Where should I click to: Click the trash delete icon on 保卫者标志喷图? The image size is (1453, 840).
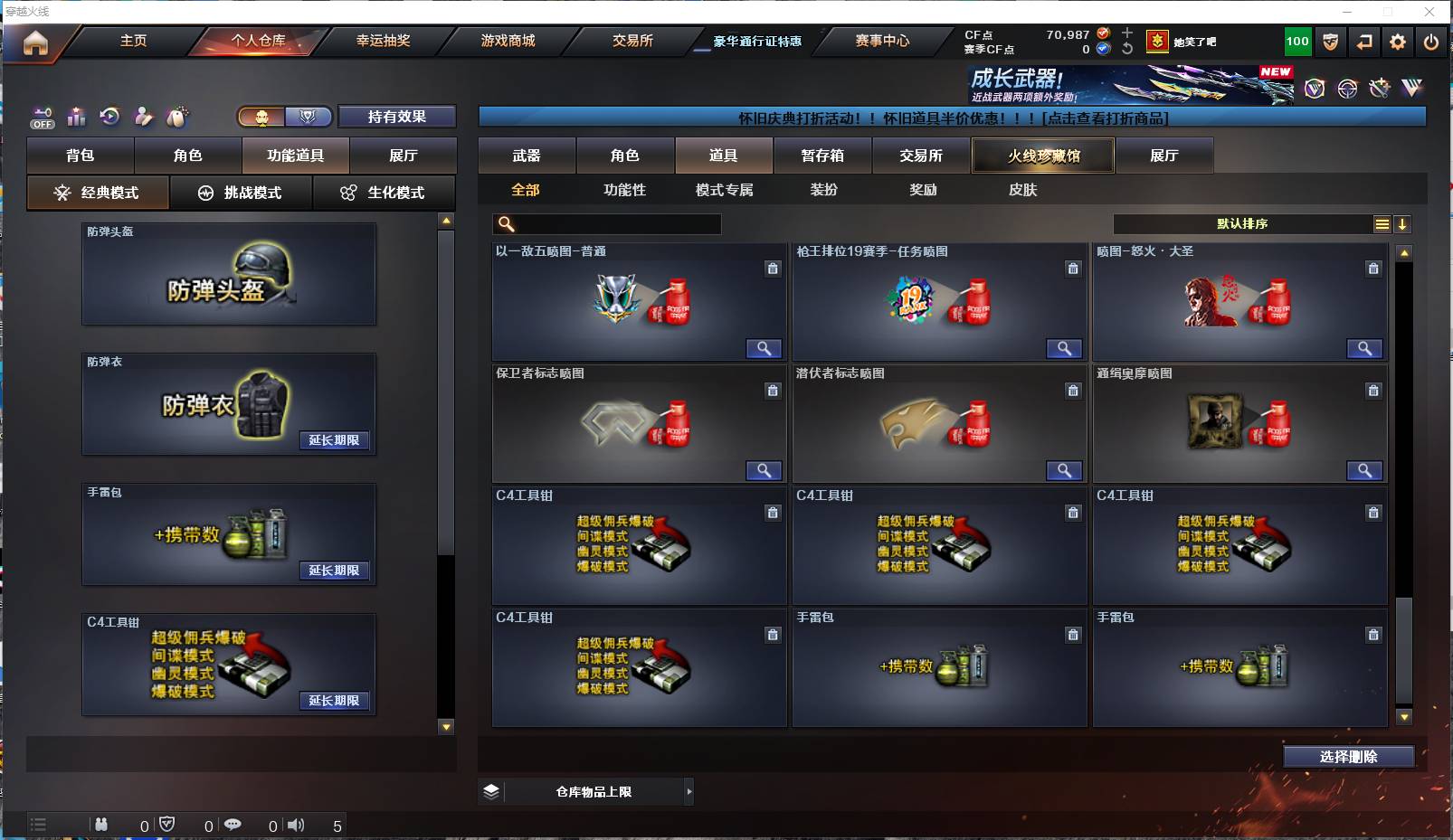(x=774, y=391)
